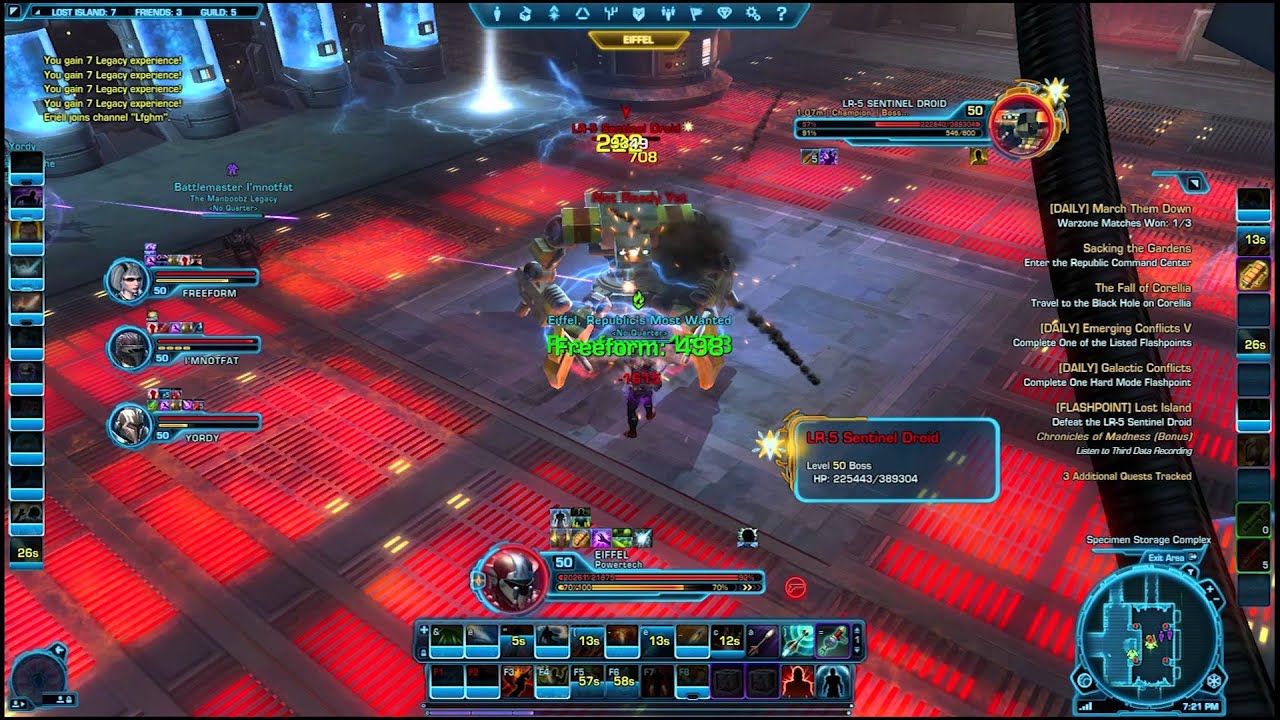The height and width of the screenshot is (720, 1280).
Task: Activate the F3 fiery ability slot
Action: (x=516, y=682)
